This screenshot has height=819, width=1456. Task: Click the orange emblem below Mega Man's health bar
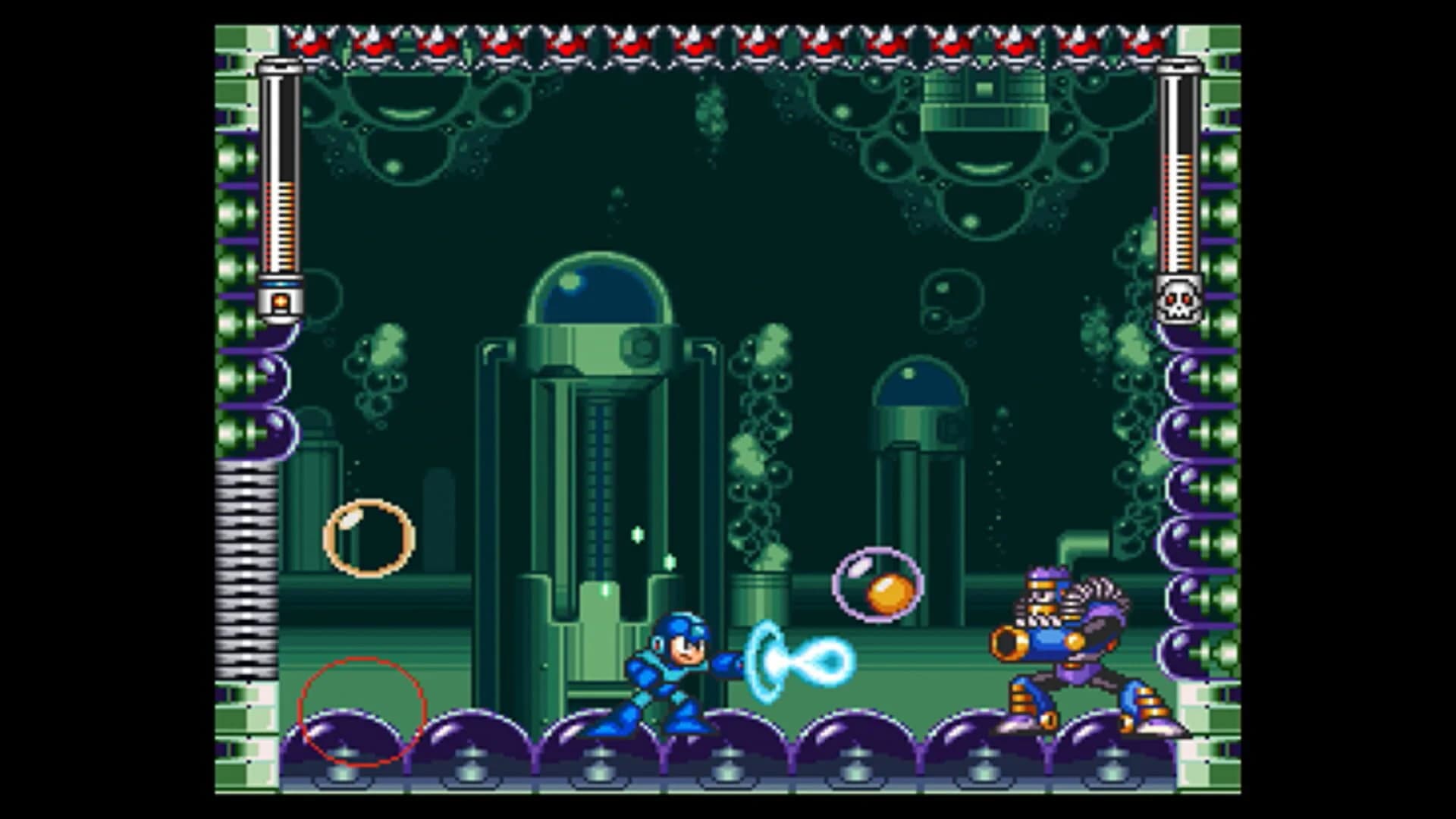coord(281,302)
